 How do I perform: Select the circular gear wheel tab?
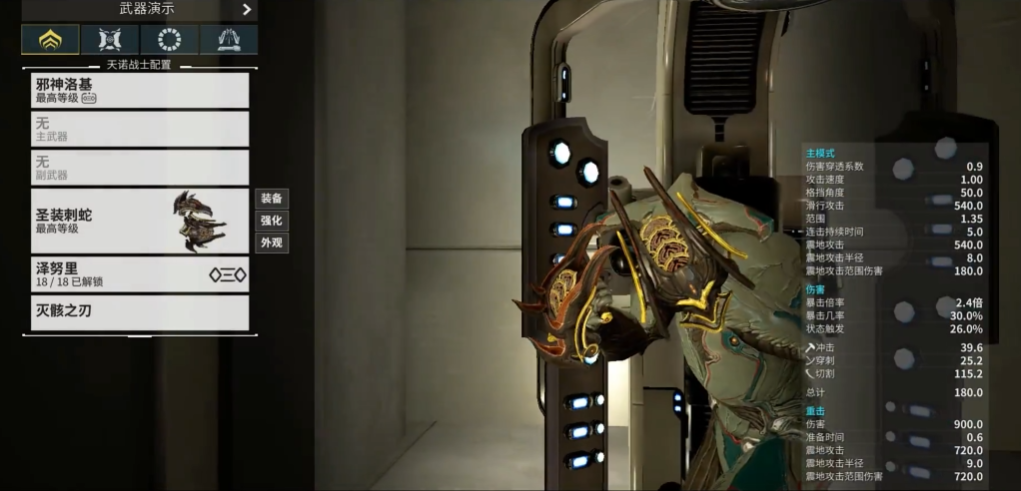pyautogui.click(x=169, y=40)
